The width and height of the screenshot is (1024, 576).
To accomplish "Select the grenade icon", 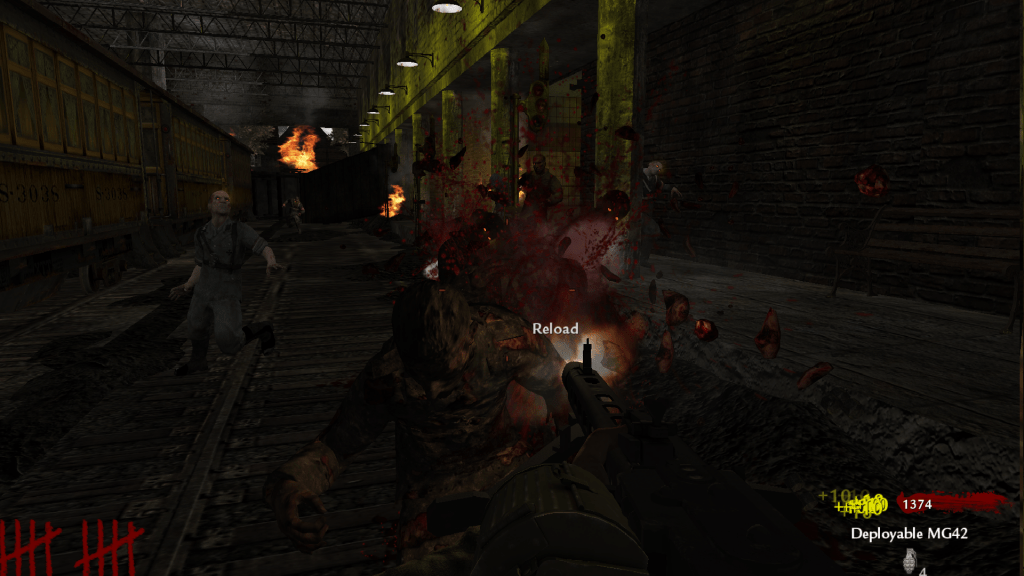I will pyautogui.click(x=910, y=560).
